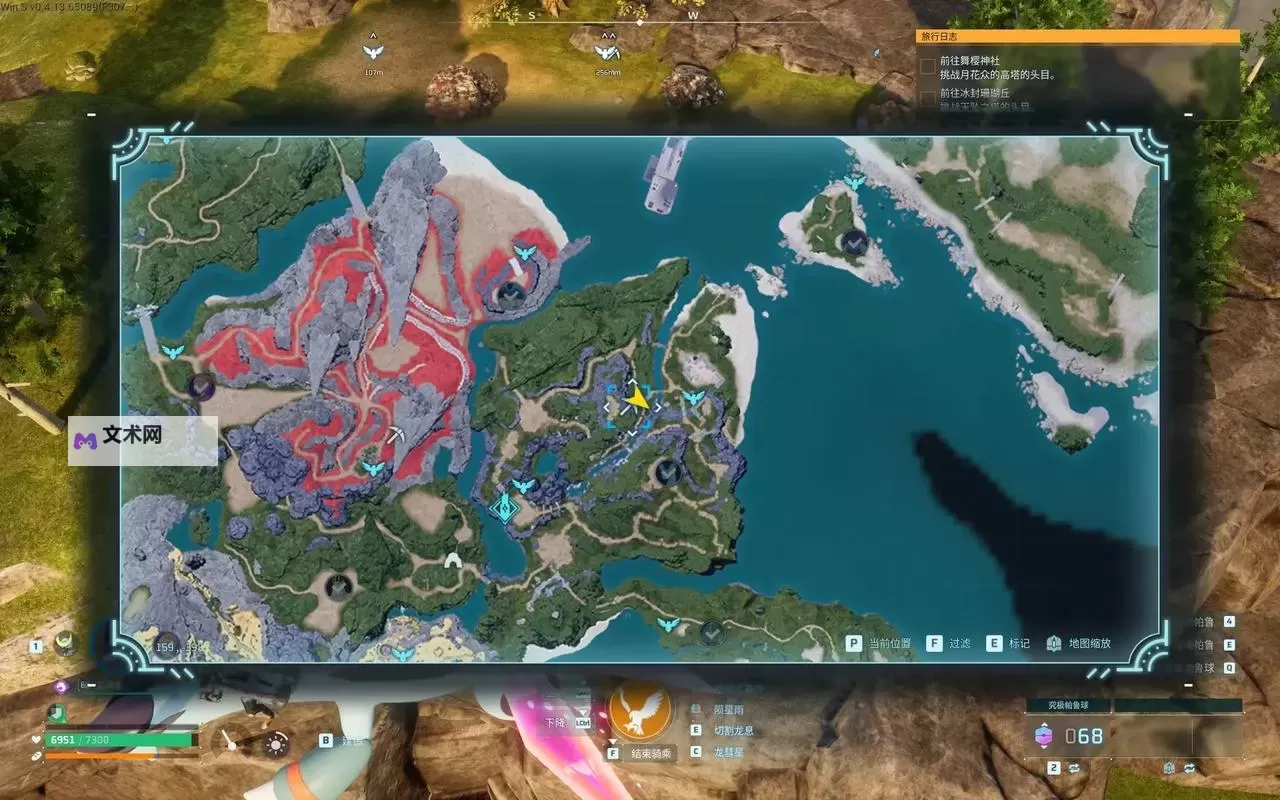Select the westernmost fast travel eagle on the map
The image size is (1280, 800).
(x=173, y=352)
